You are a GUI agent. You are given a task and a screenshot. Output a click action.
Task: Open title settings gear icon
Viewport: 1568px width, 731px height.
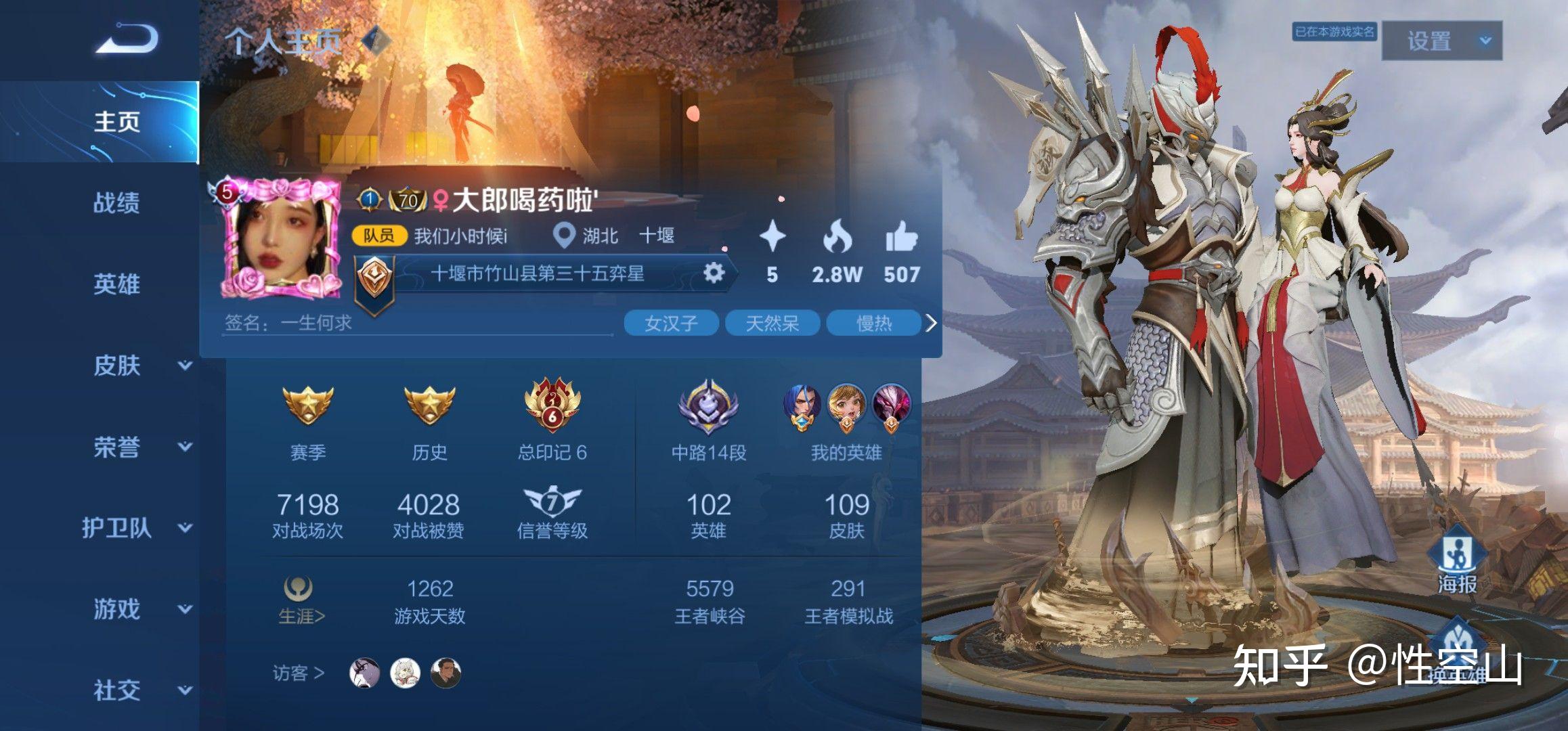click(x=714, y=273)
